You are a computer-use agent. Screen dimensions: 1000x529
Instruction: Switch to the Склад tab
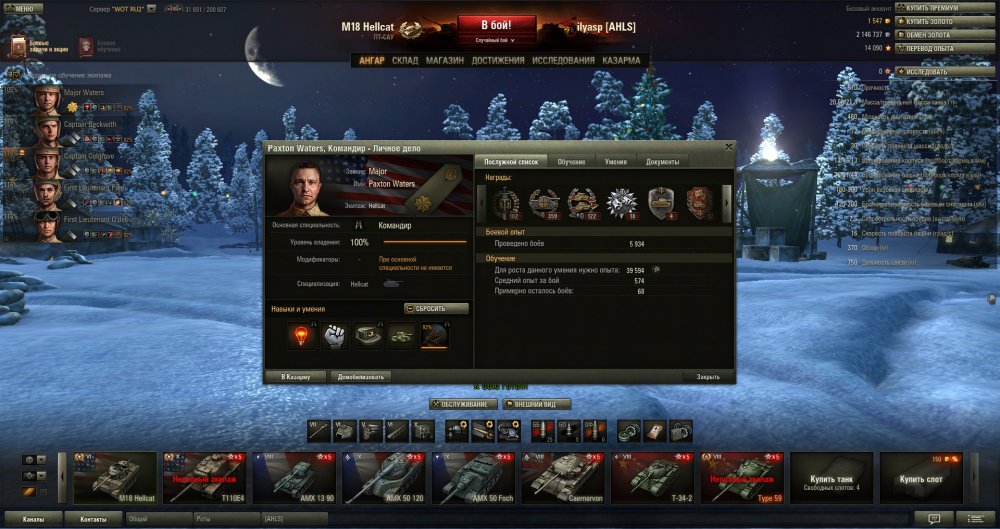pos(405,60)
